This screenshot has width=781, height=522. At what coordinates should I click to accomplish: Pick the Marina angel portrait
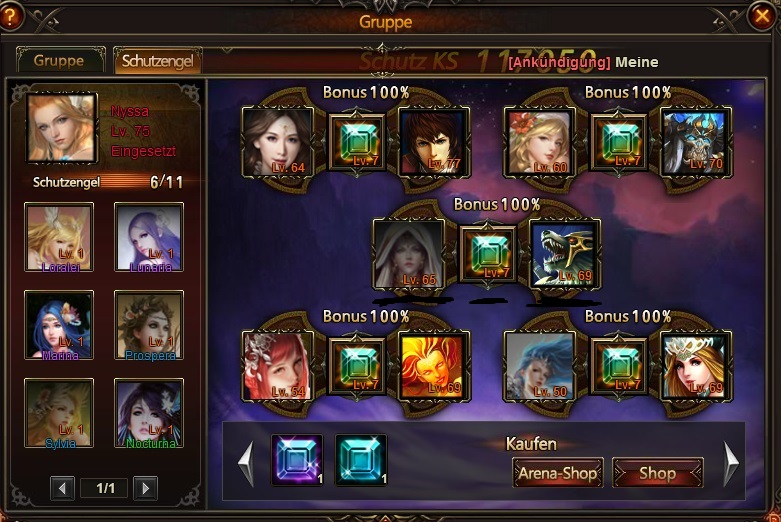click(x=59, y=325)
